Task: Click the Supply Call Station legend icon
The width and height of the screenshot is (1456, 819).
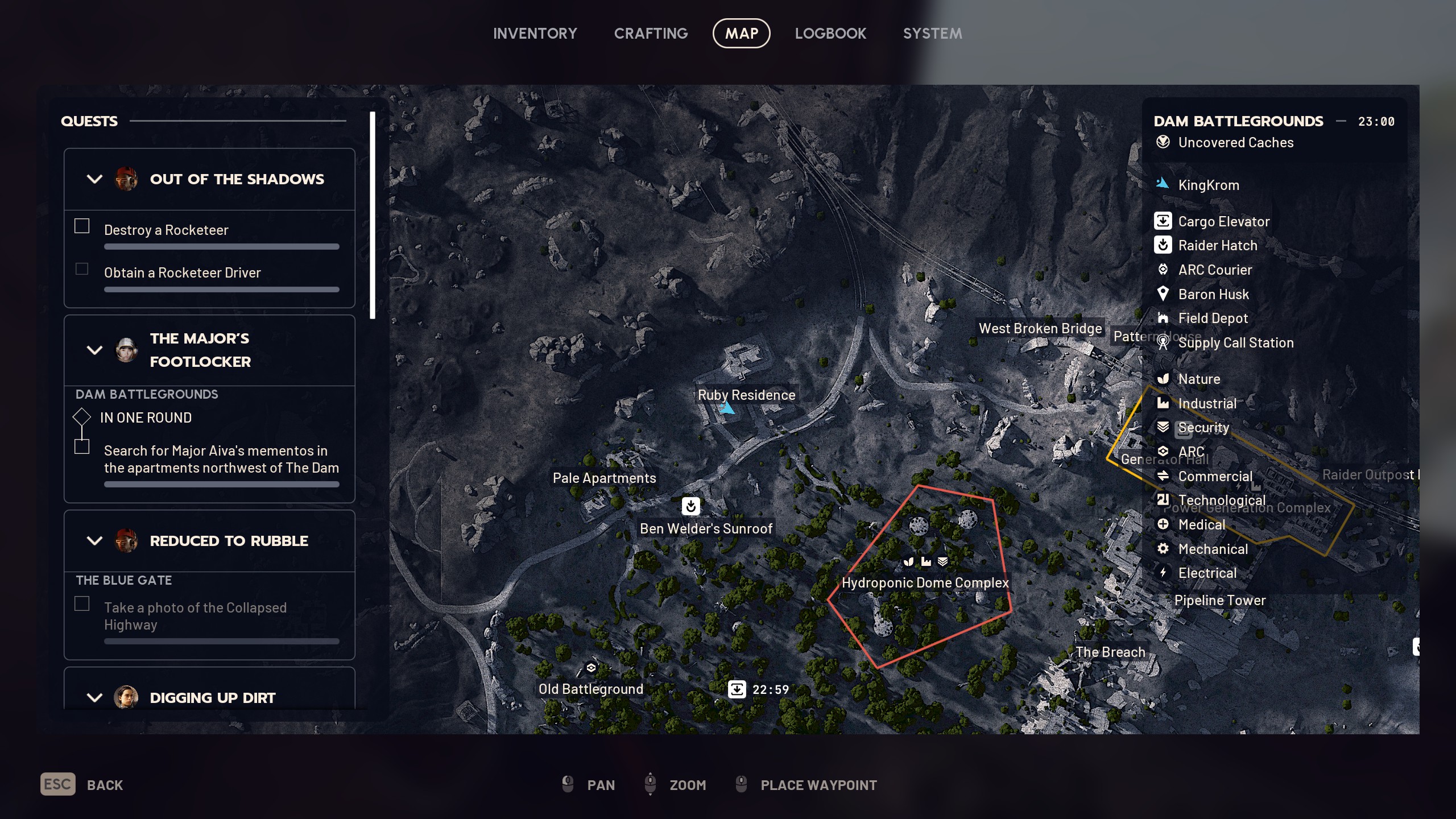Action: tap(1164, 343)
